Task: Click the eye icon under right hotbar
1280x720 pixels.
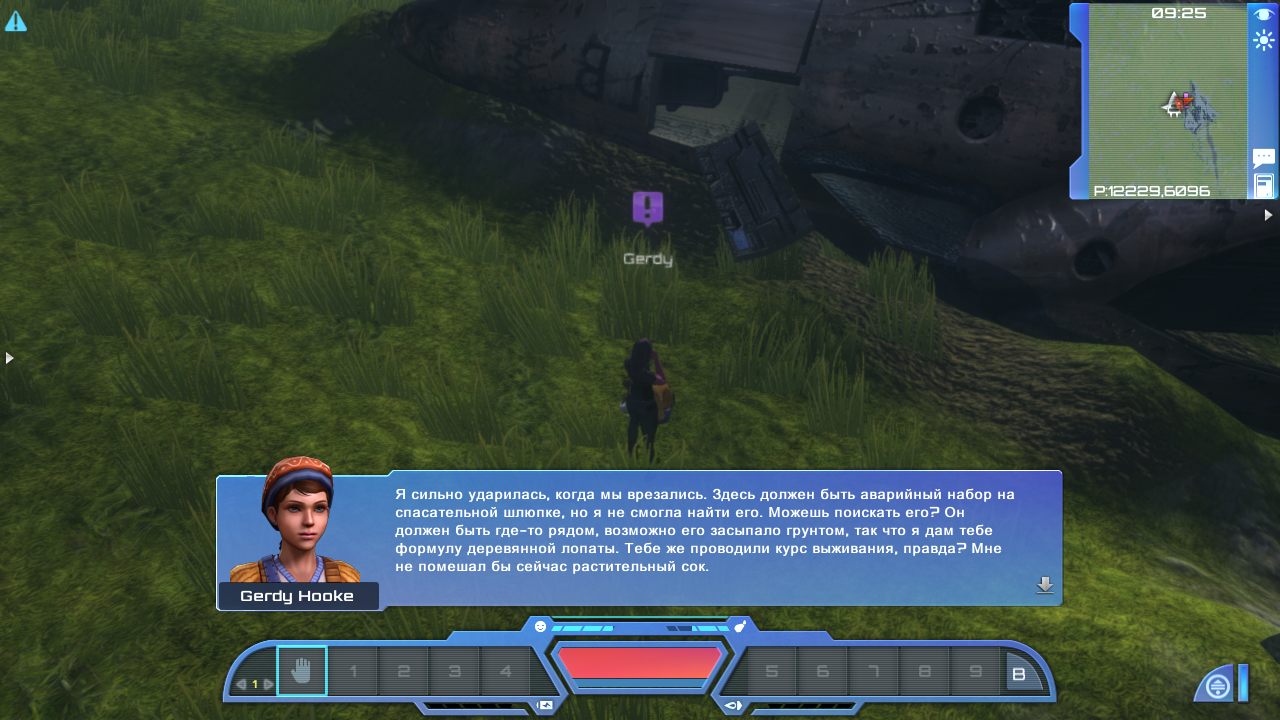Action: coord(733,705)
